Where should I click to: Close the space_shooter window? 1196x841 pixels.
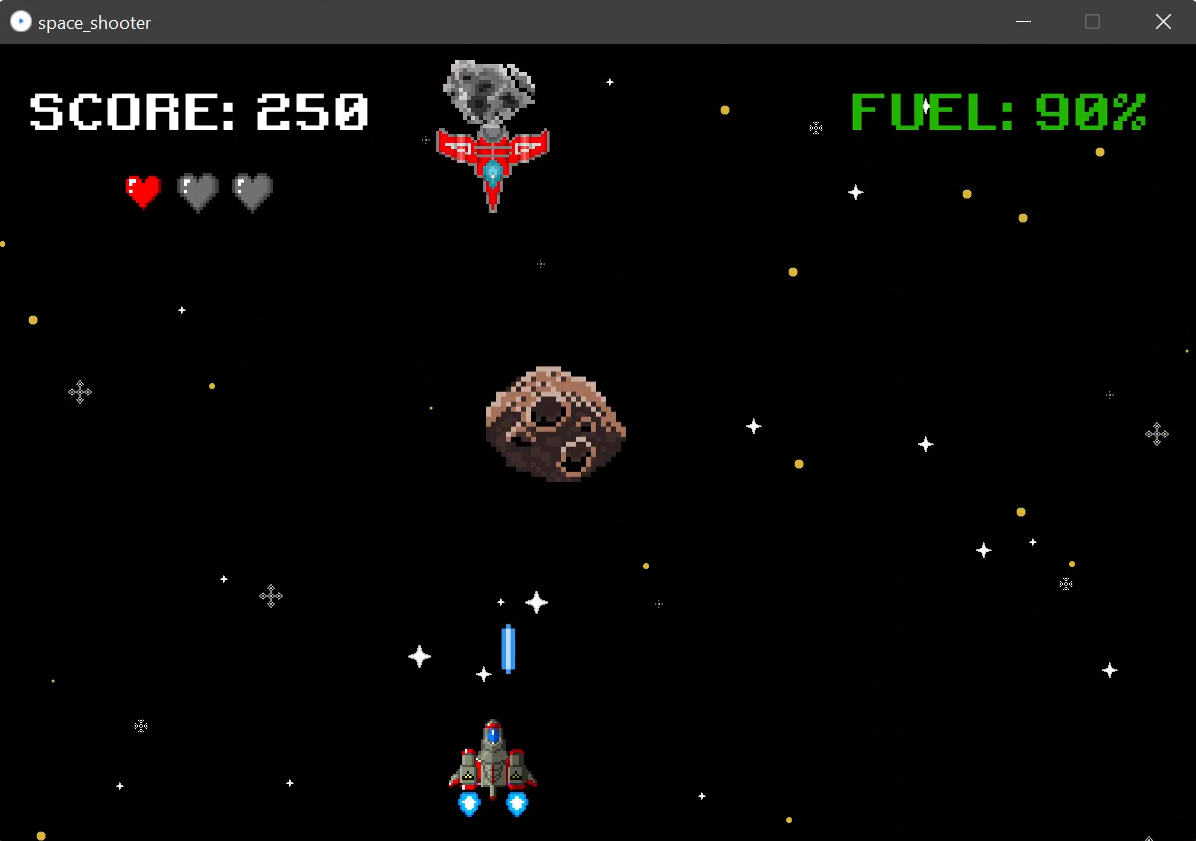point(1163,22)
